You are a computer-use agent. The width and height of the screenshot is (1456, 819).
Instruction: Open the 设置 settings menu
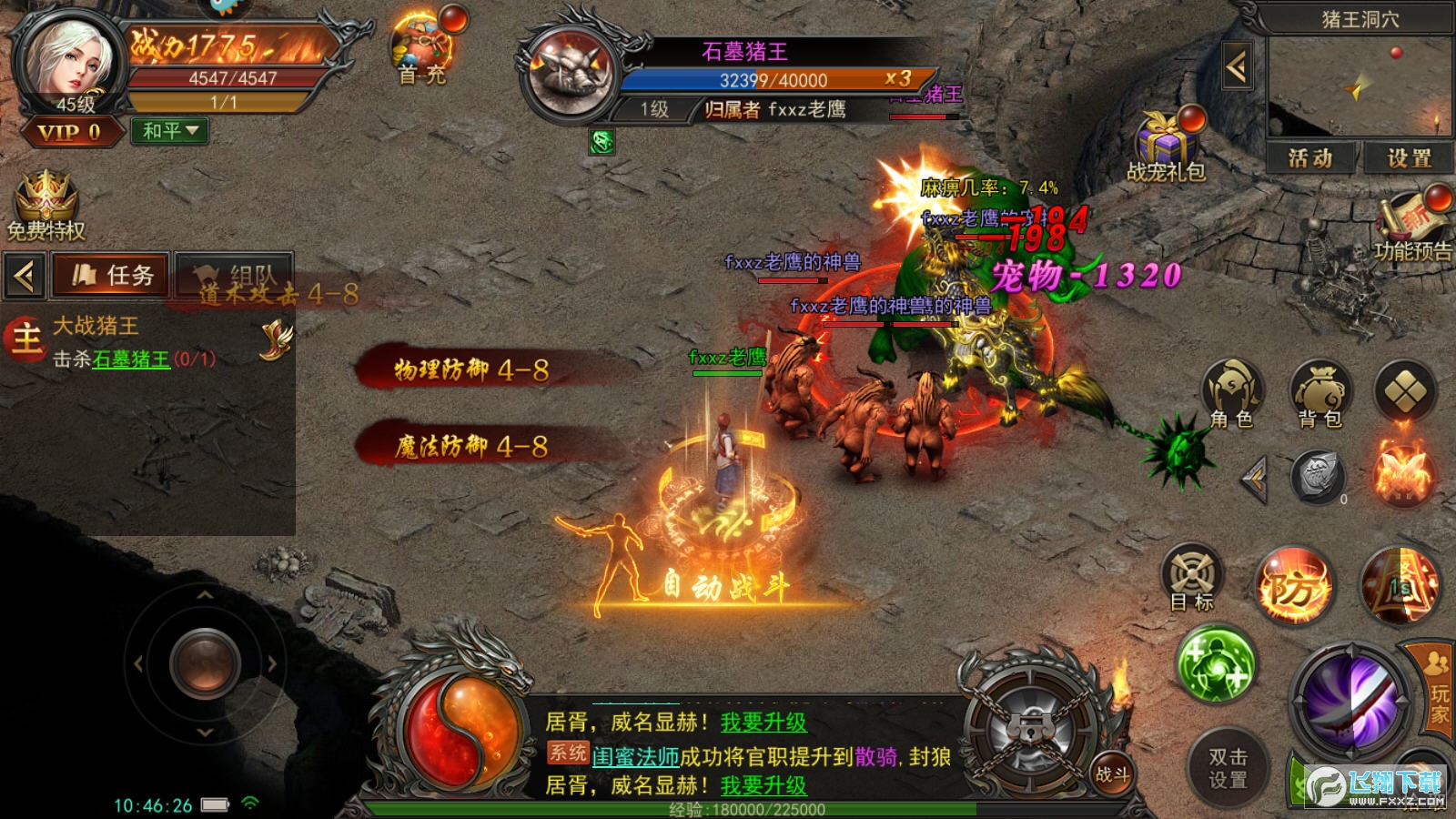coord(1409,158)
